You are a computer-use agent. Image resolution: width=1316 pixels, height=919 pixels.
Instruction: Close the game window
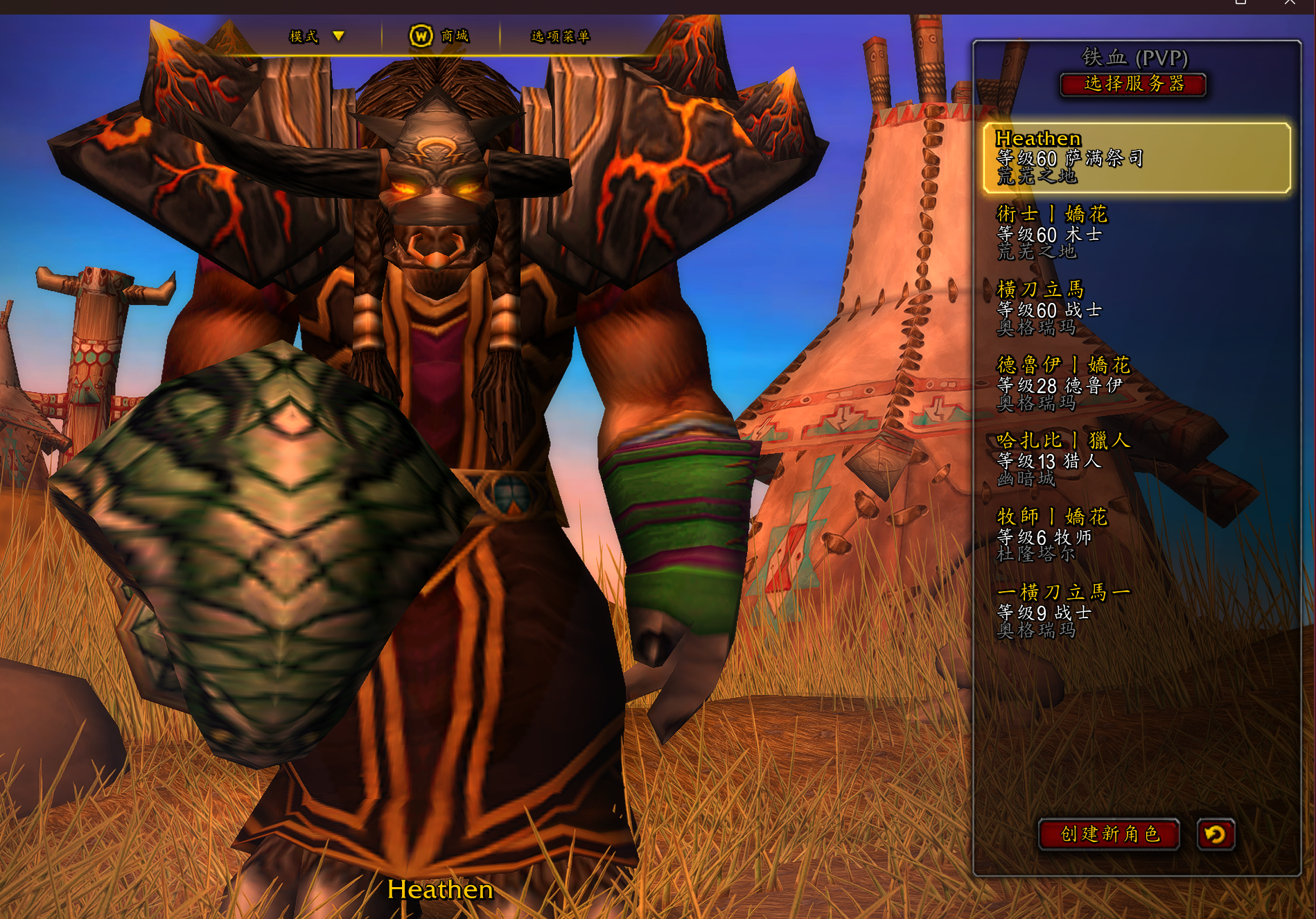tap(1290, 3)
